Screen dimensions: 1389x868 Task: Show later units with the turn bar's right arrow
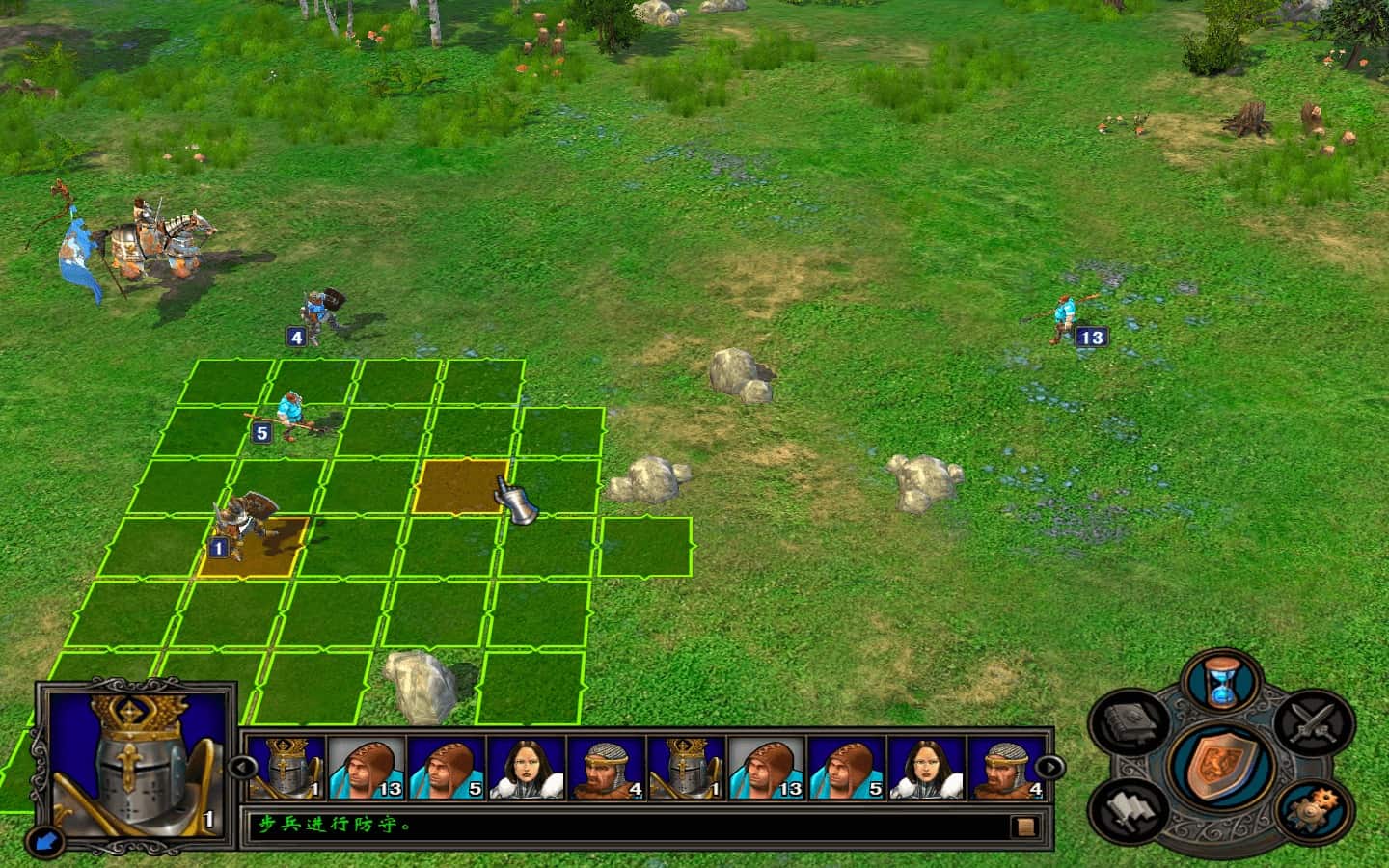point(1050,768)
